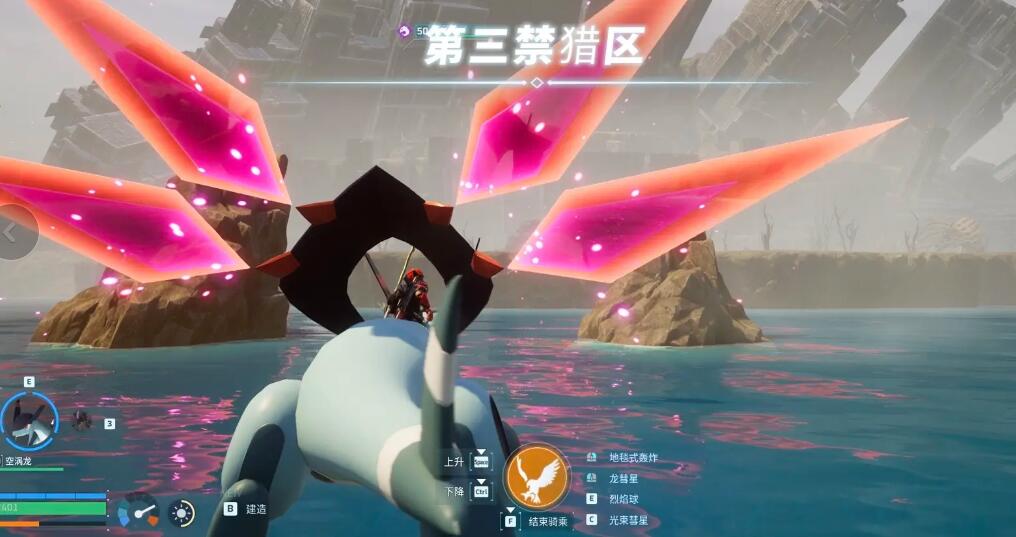Click the 结束骑乘 dismount label
The width and height of the screenshot is (1016, 537).
(x=548, y=521)
